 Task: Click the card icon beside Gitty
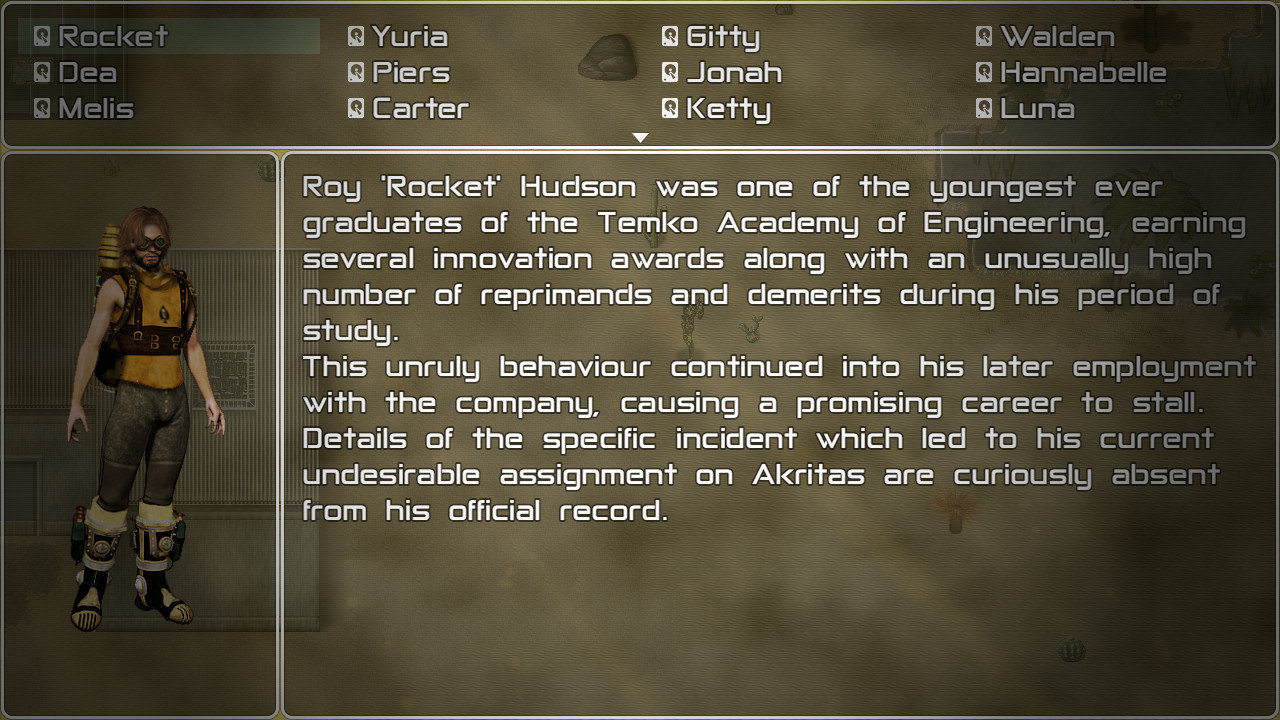pyautogui.click(x=668, y=36)
